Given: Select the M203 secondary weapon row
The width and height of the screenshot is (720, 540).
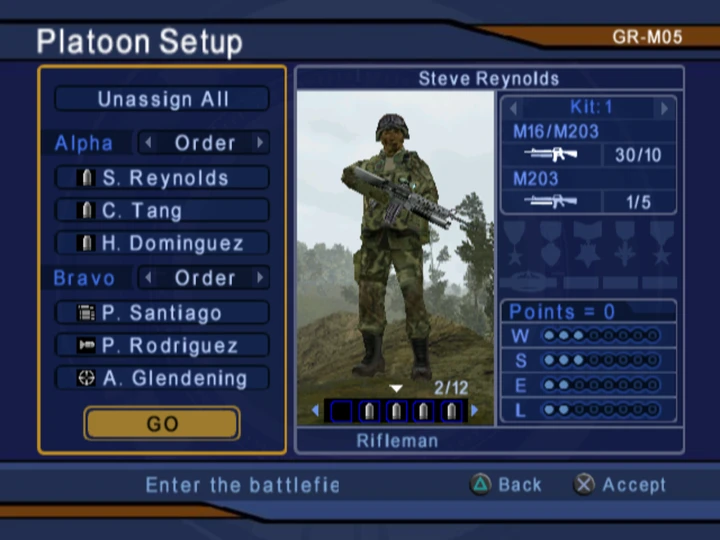Looking at the screenshot, I should pos(590,191).
